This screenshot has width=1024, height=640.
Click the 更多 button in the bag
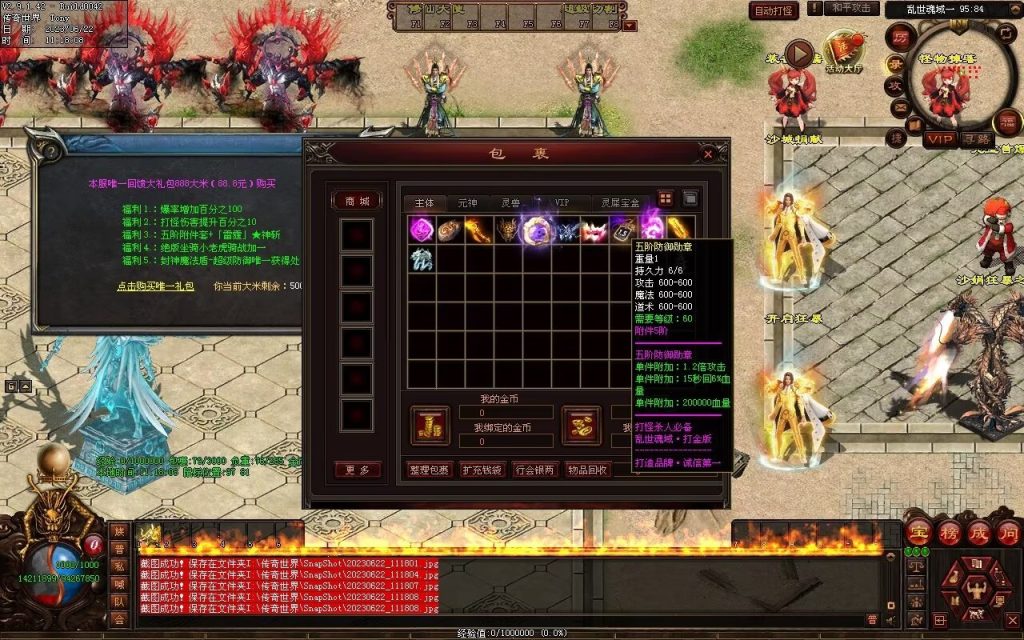[356, 470]
